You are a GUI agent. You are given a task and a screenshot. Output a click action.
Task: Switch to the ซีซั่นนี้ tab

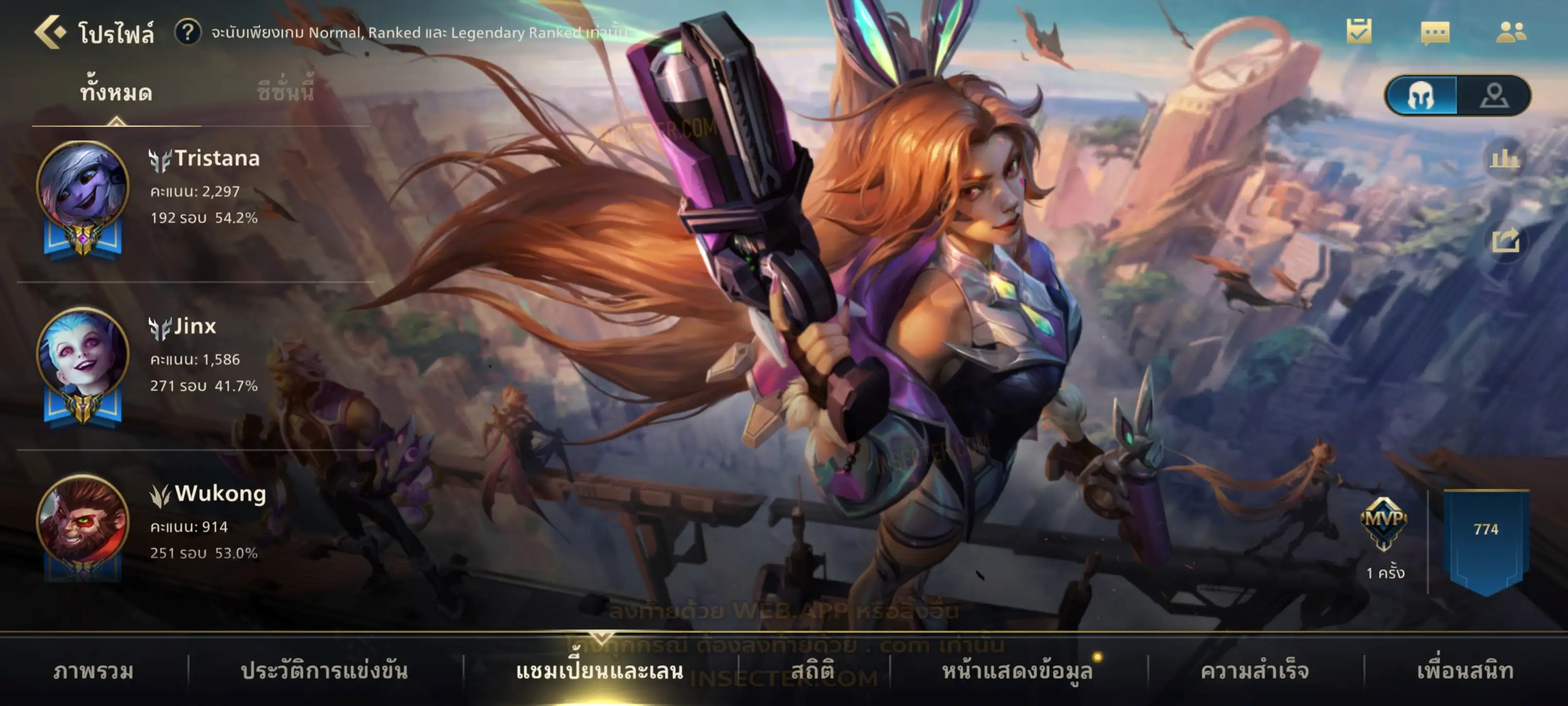tap(285, 93)
